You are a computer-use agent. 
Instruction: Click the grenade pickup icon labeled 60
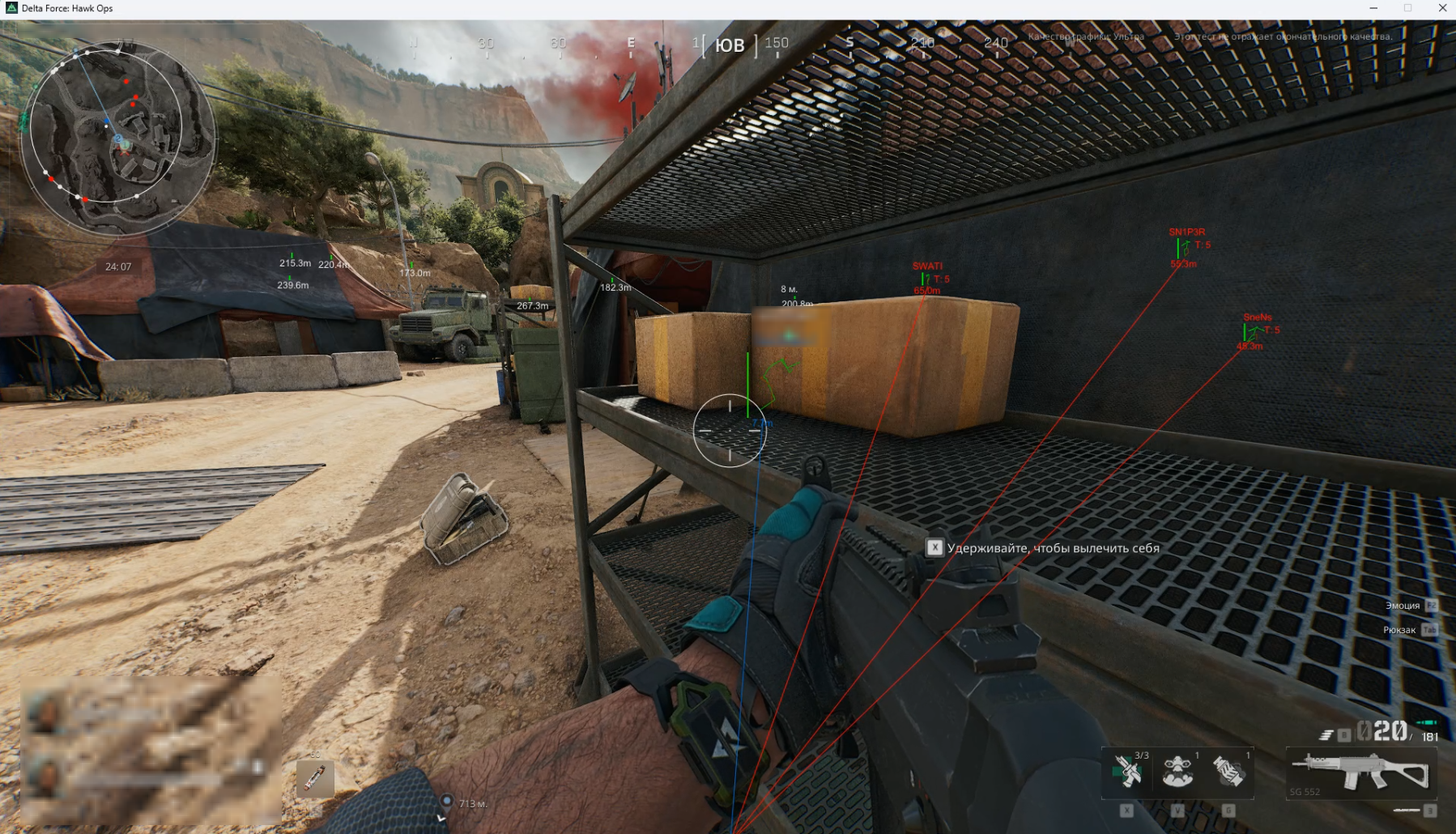point(316,779)
